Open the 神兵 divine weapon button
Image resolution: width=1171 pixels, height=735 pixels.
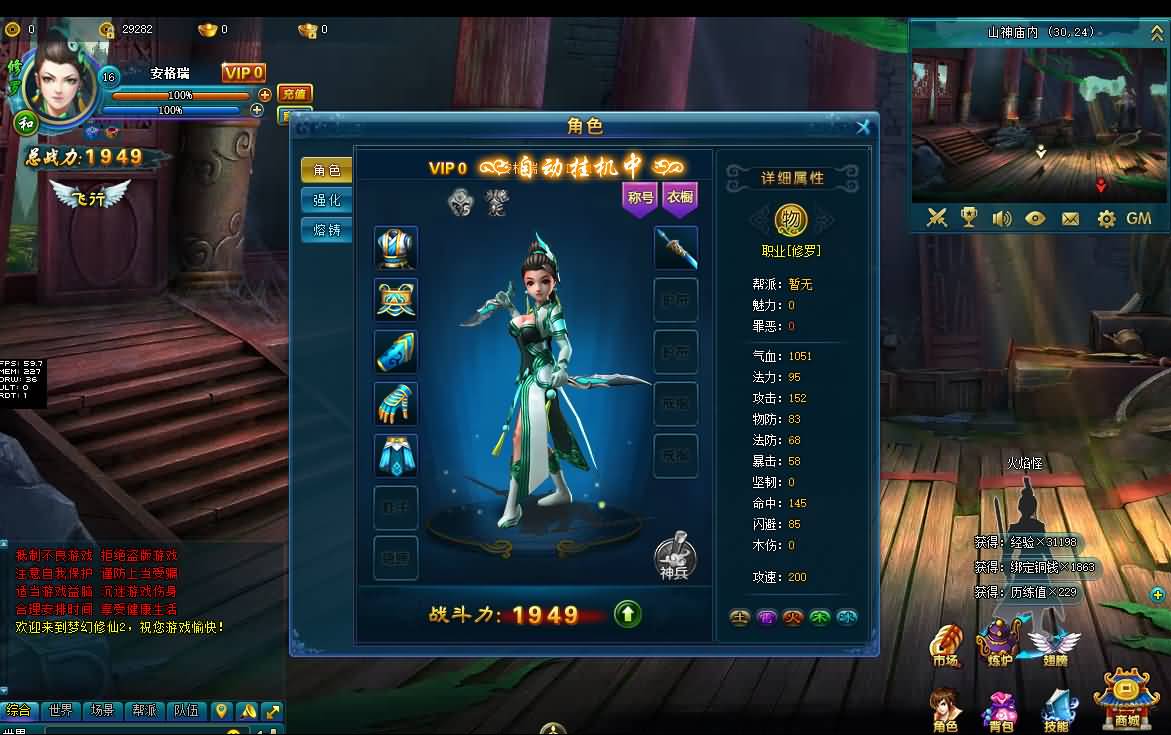(x=675, y=555)
